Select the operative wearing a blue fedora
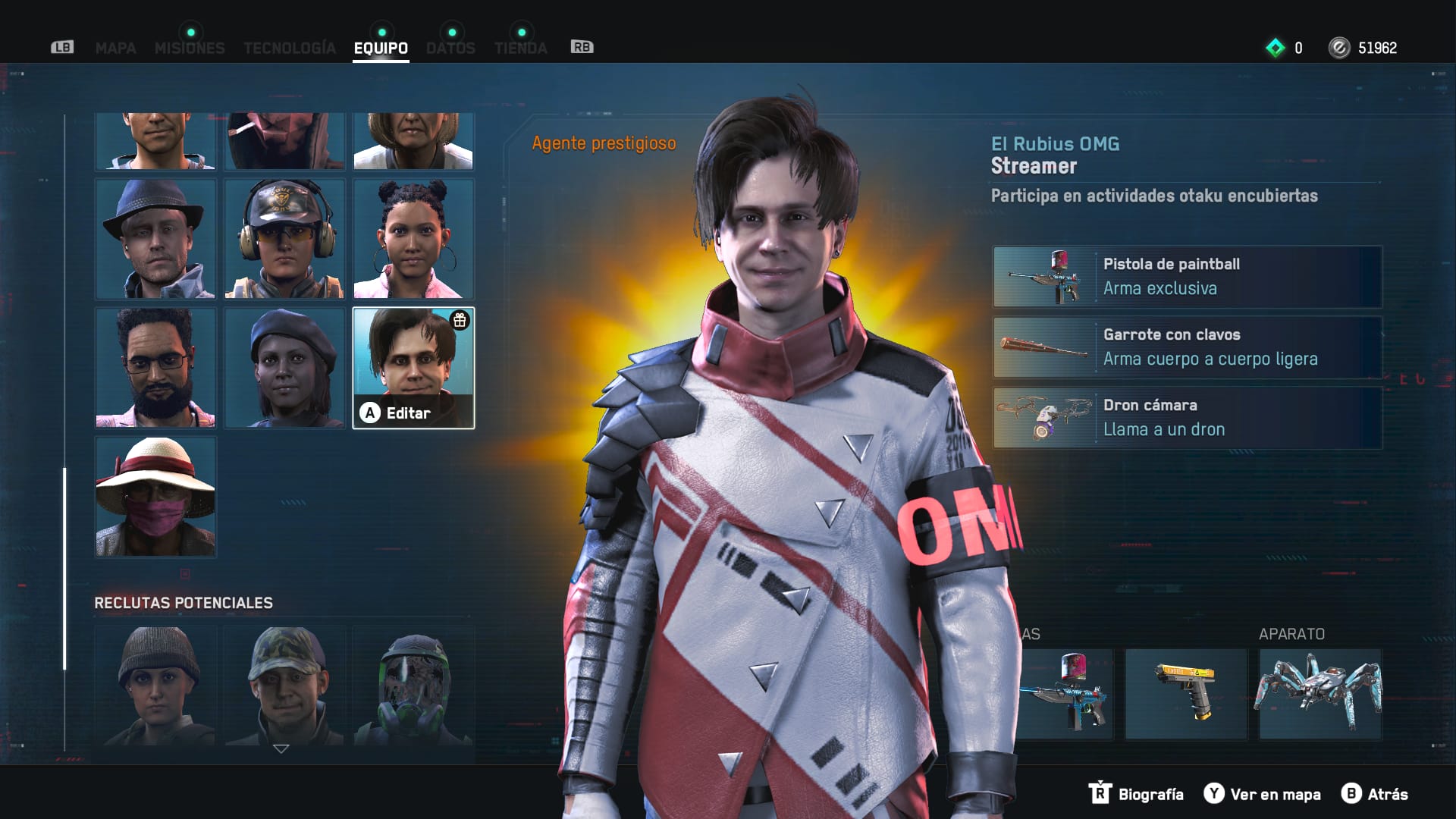 155,239
